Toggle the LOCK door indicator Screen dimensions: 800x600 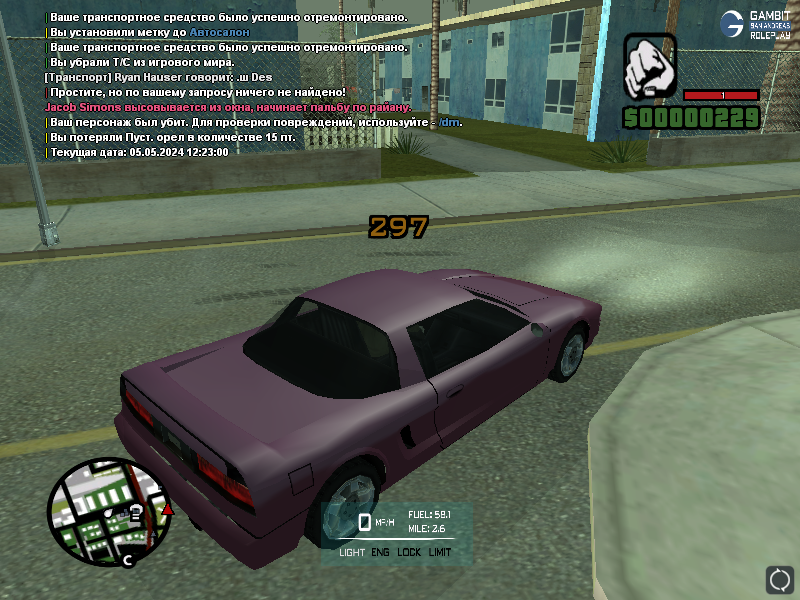[409, 552]
